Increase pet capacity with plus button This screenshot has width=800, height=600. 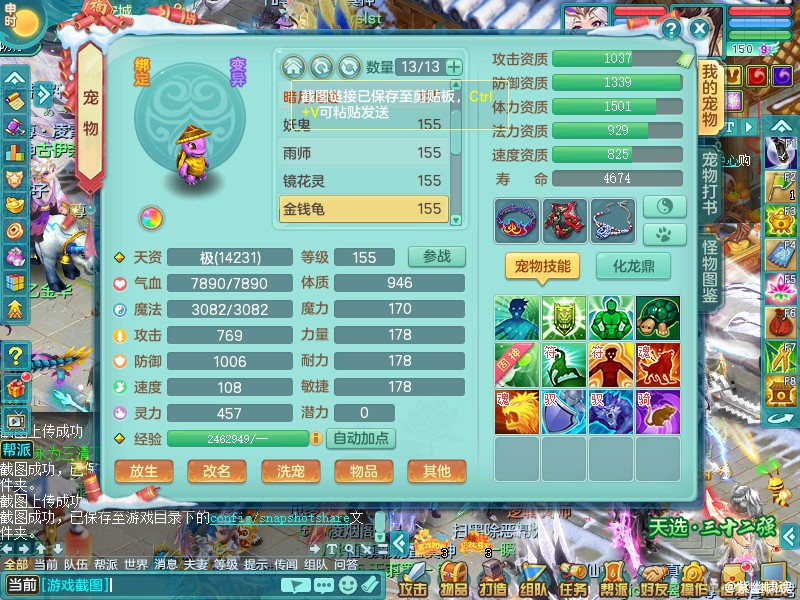pyautogui.click(x=454, y=67)
